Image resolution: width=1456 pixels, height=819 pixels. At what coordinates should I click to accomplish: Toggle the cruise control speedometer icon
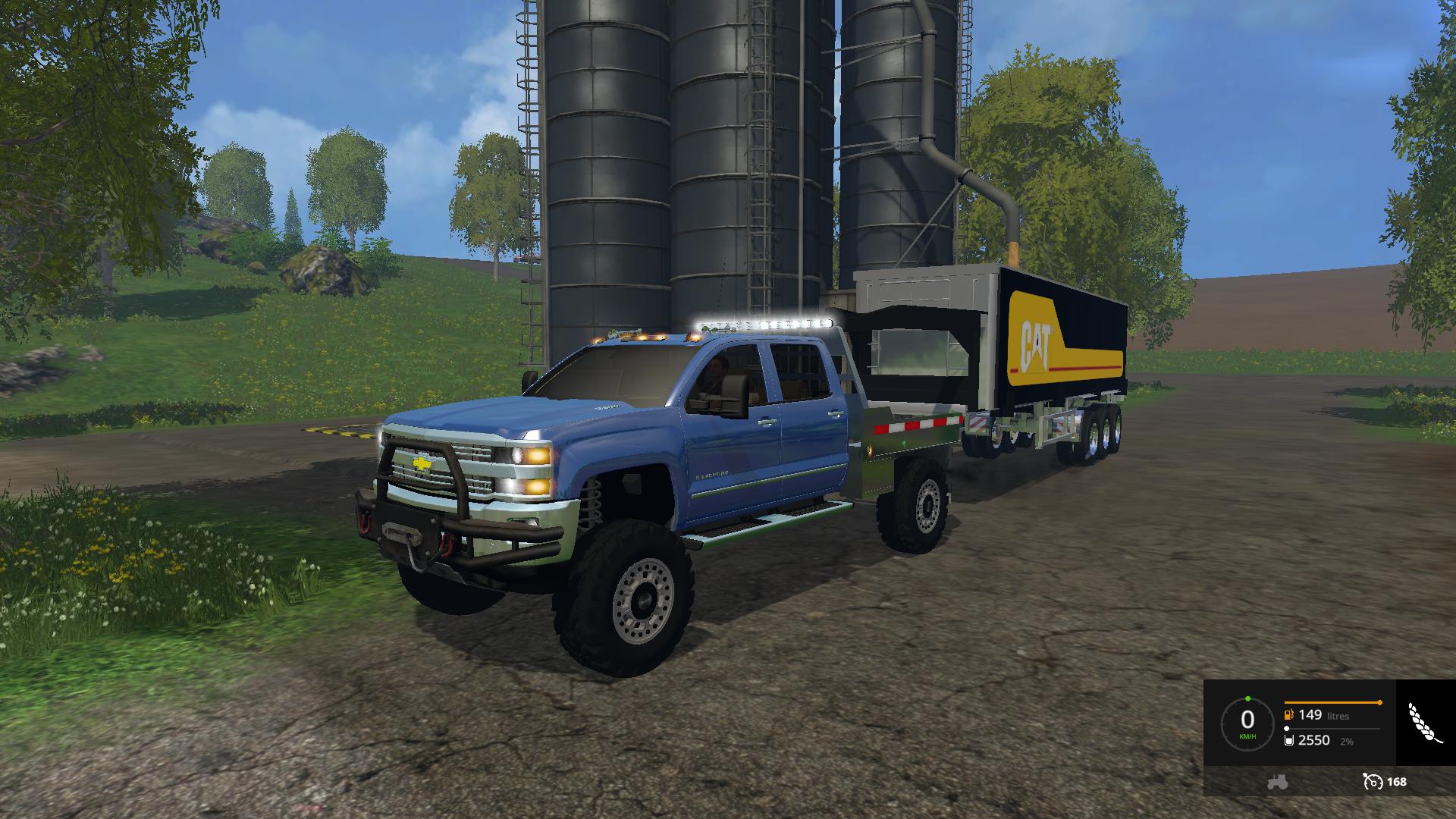(x=1372, y=782)
